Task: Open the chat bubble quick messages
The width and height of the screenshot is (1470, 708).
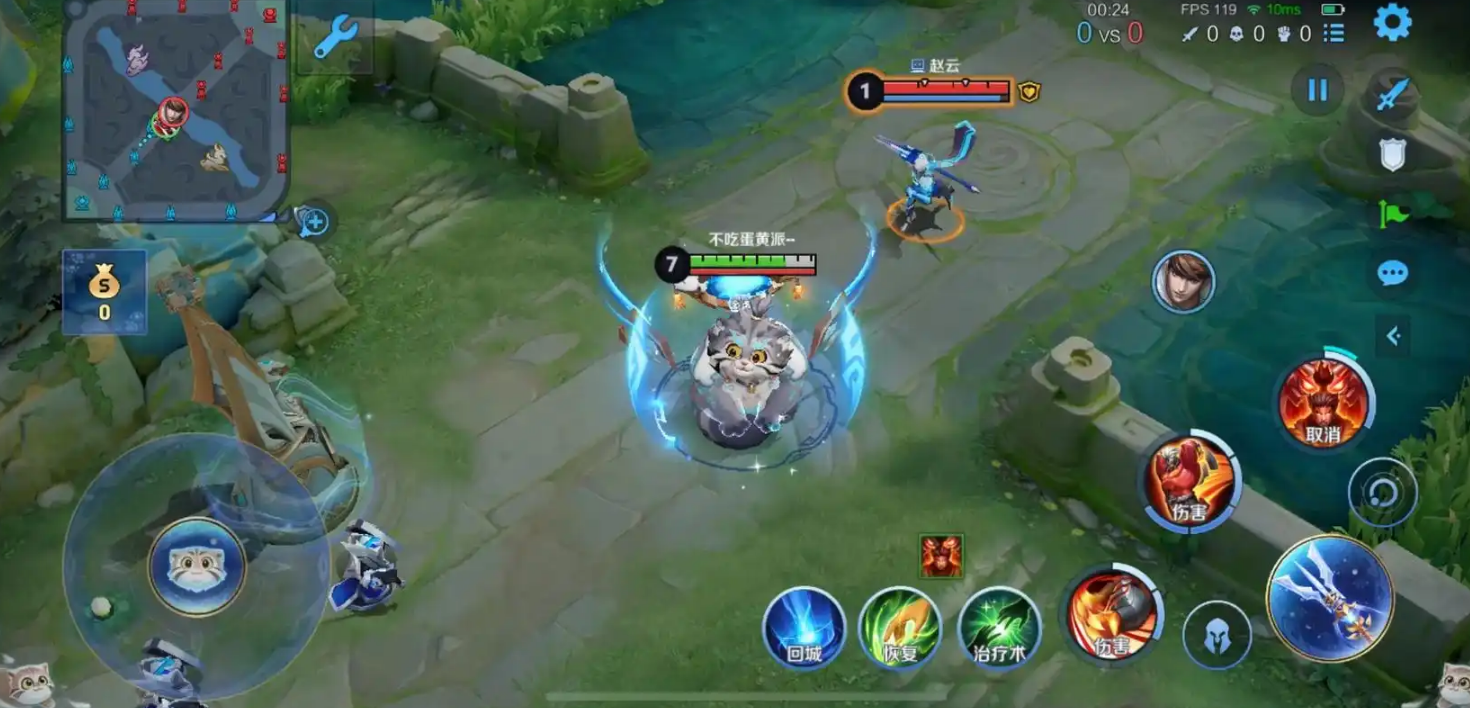Action: tap(1392, 273)
